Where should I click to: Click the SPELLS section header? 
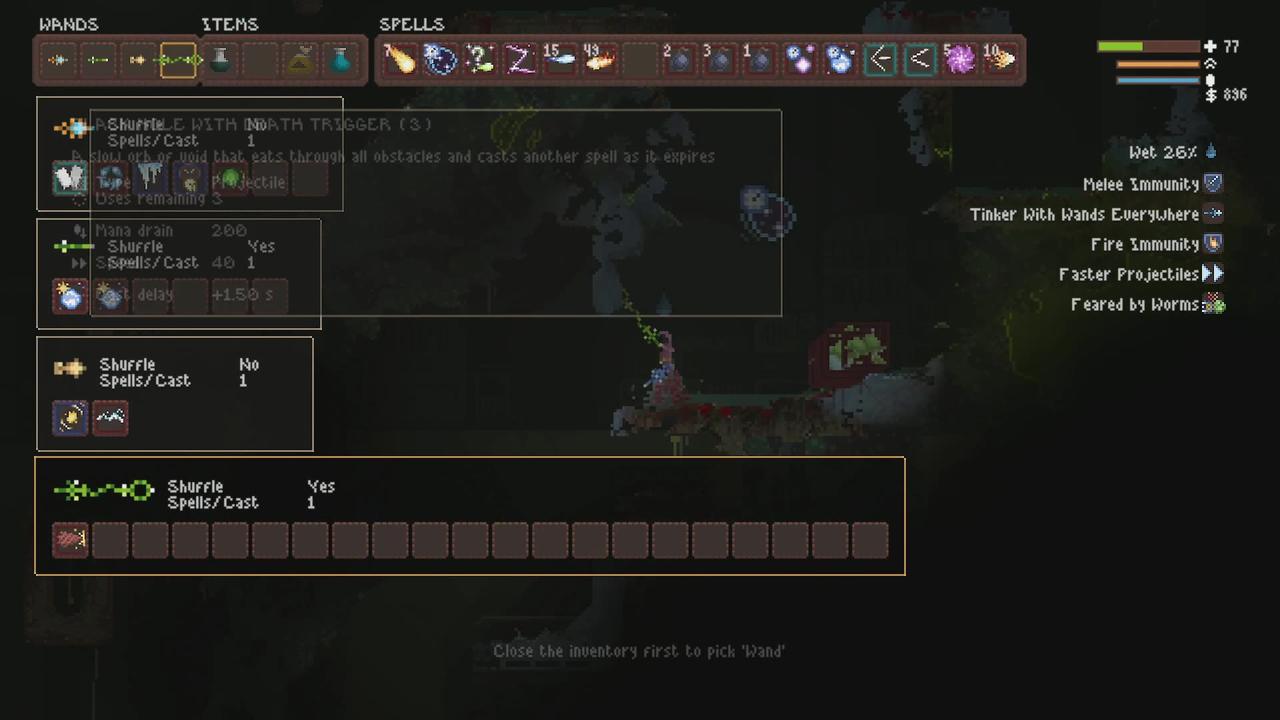(x=412, y=24)
